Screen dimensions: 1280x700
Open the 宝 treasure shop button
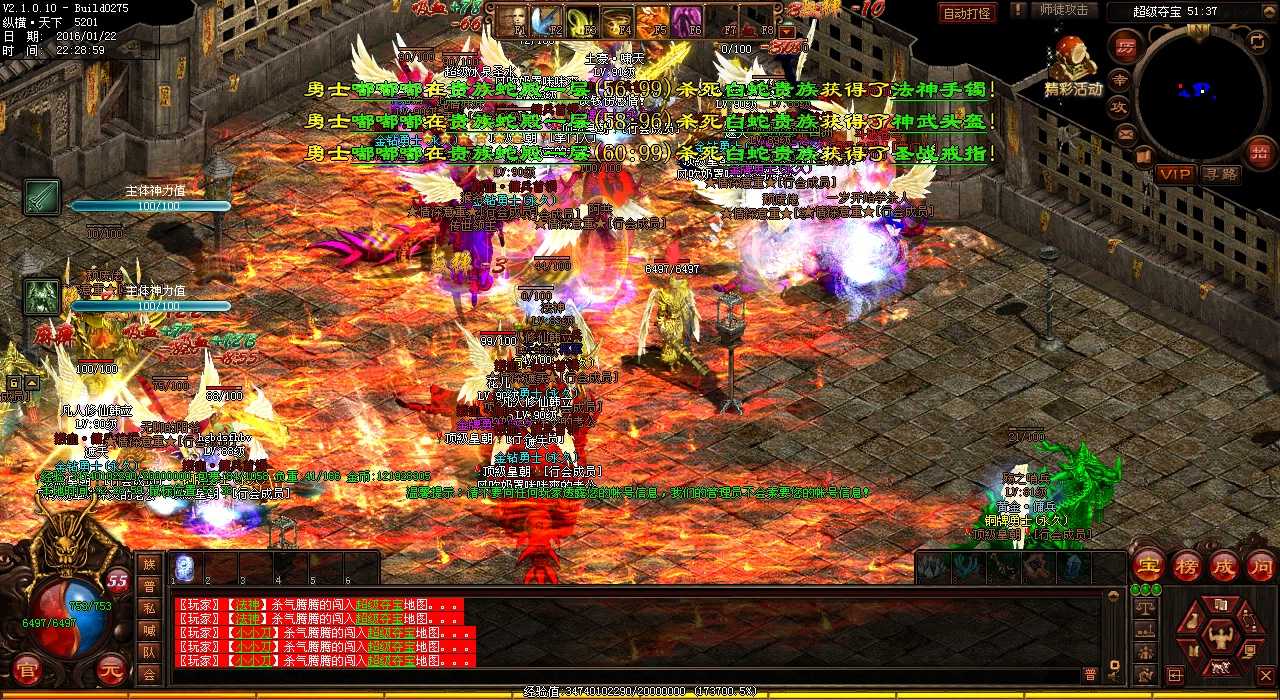(1148, 565)
